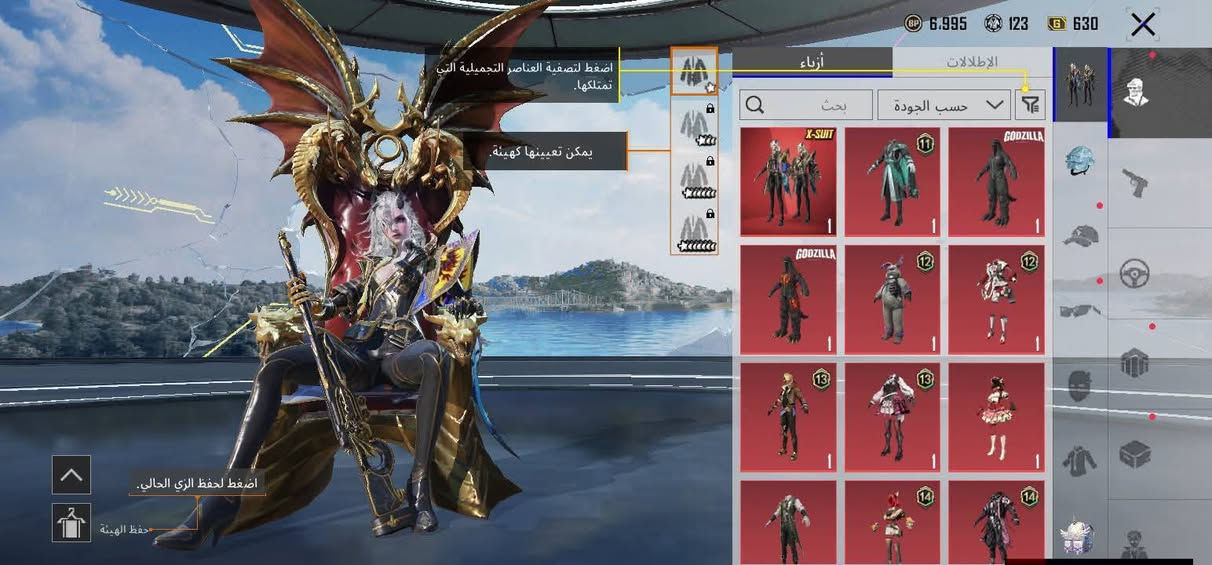Switch to the أزياء outfits tab

[x=811, y=62]
